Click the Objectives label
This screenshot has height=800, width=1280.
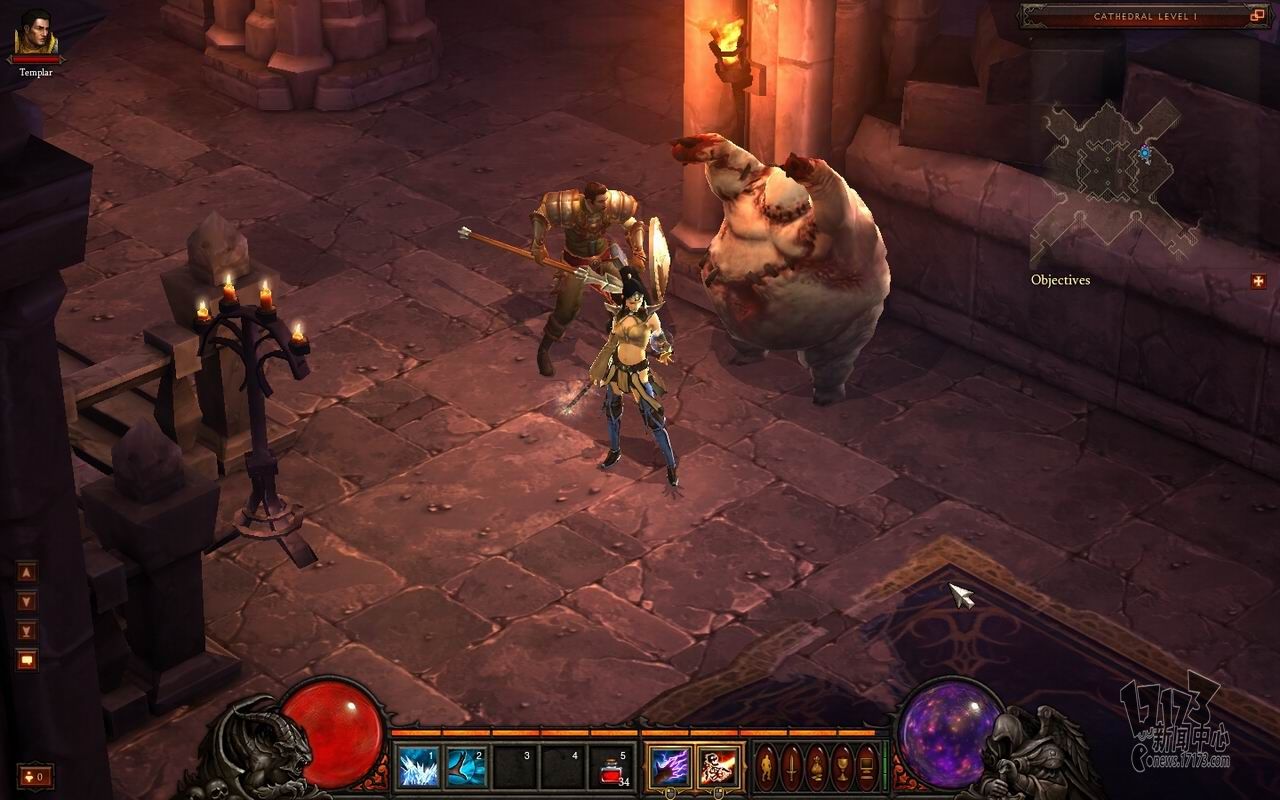pos(1060,280)
